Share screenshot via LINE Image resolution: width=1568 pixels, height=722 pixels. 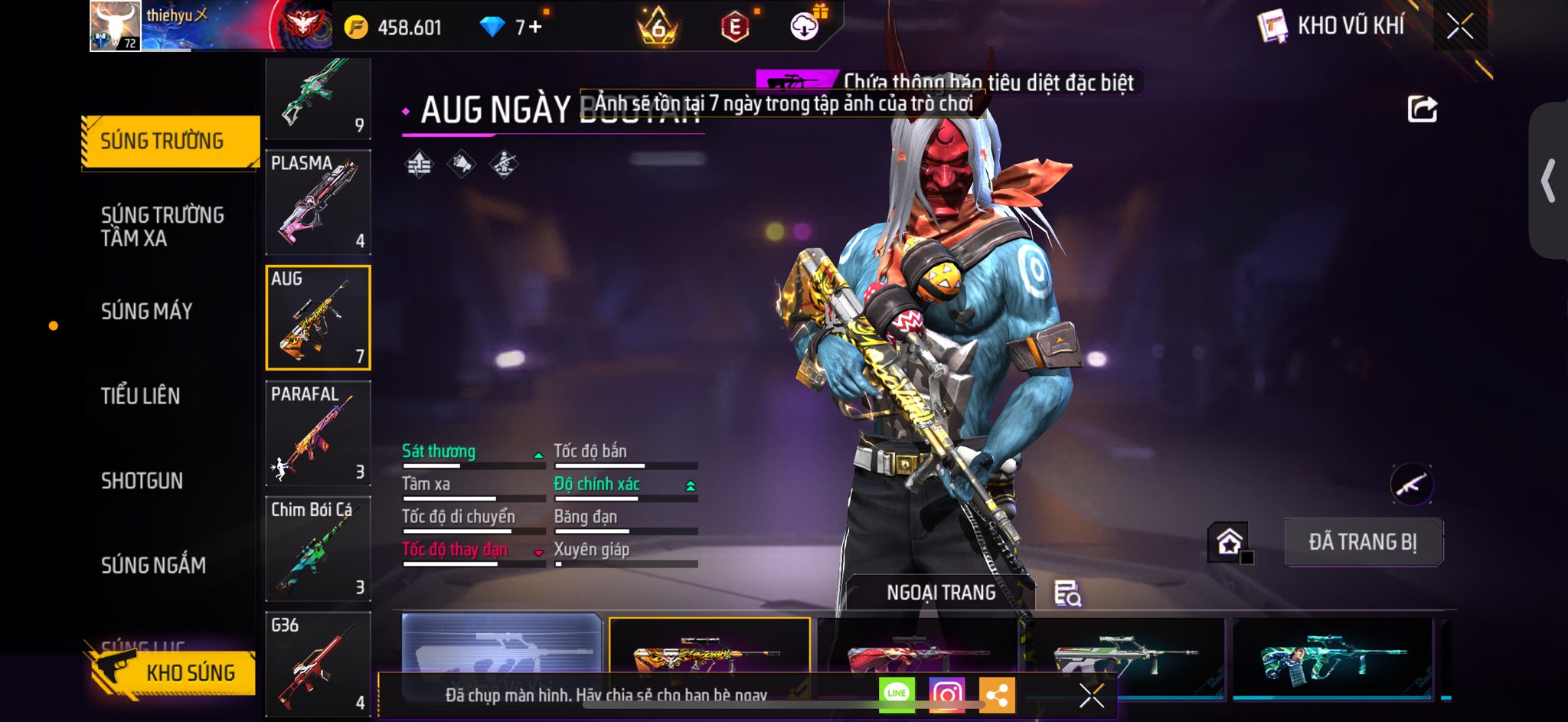point(897,694)
